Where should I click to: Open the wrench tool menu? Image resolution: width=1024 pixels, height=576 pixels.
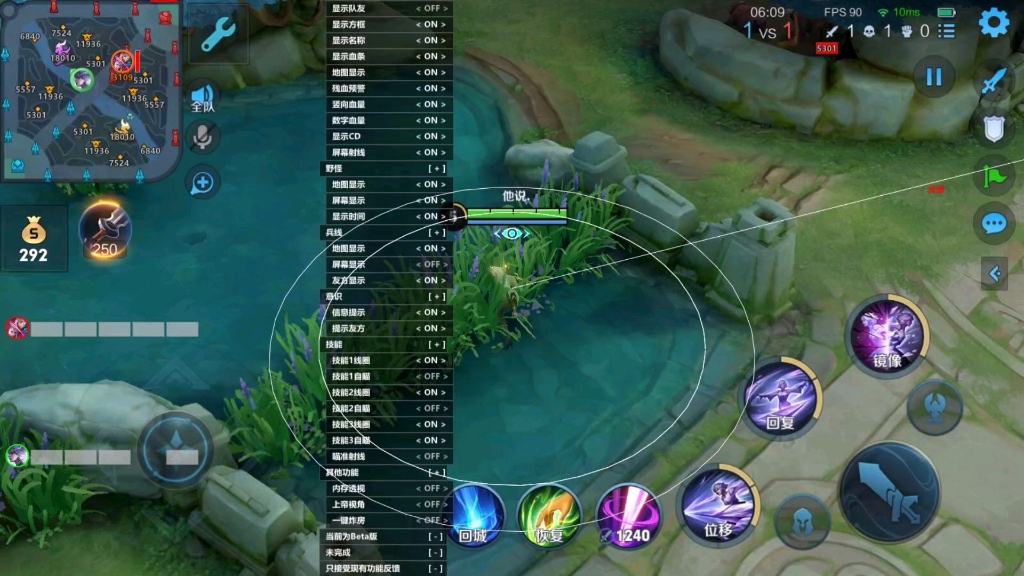point(219,35)
